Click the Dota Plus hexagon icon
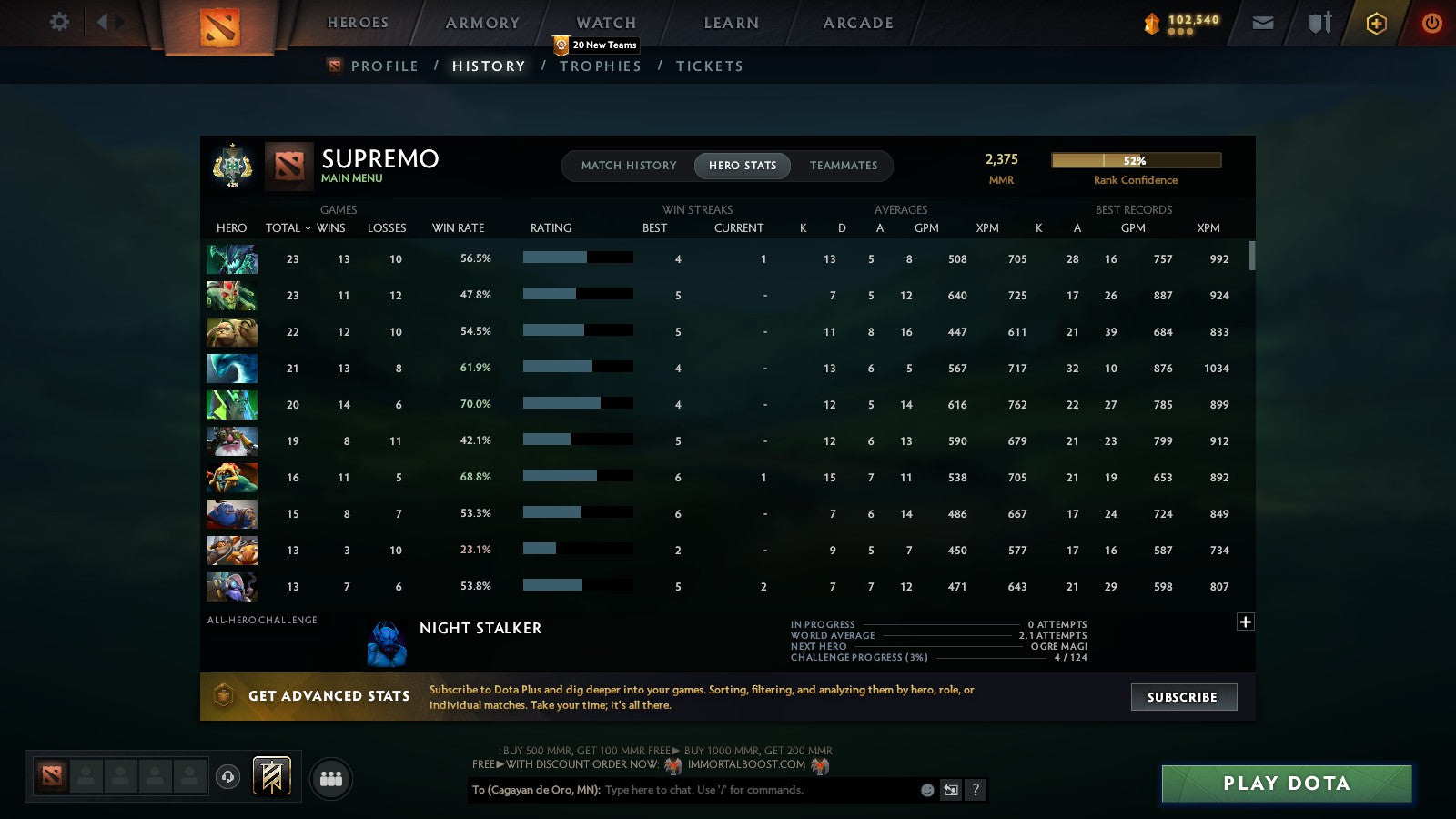The height and width of the screenshot is (819, 1456). click(x=1375, y=23)
